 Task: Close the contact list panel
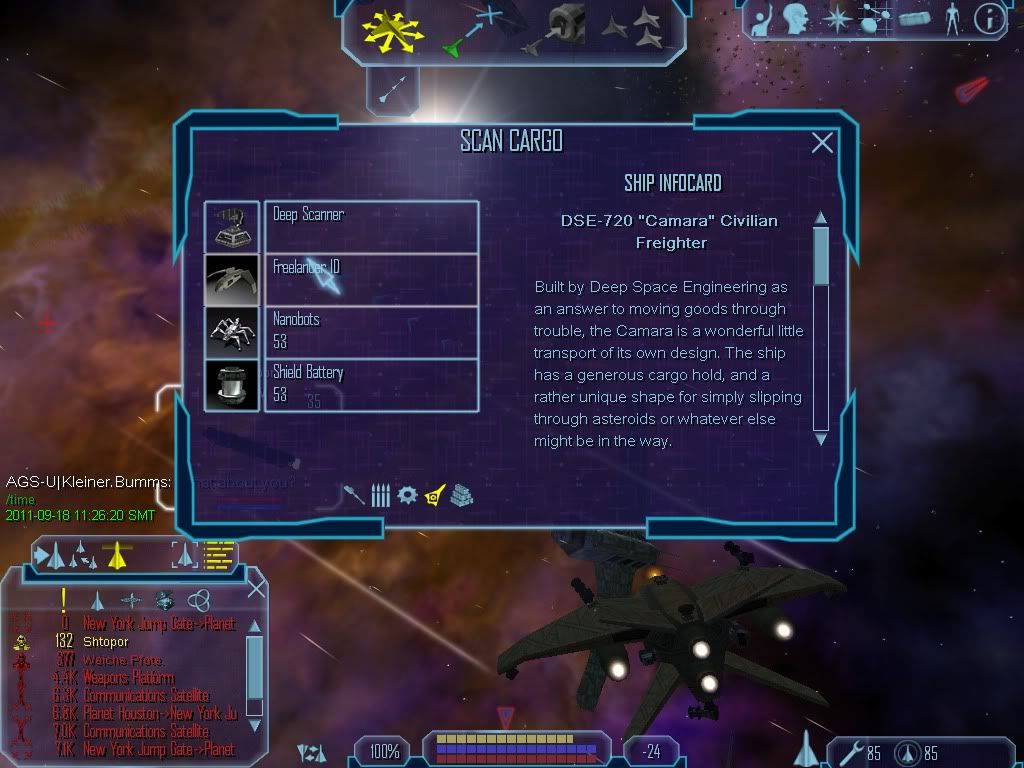coord(256,588)
